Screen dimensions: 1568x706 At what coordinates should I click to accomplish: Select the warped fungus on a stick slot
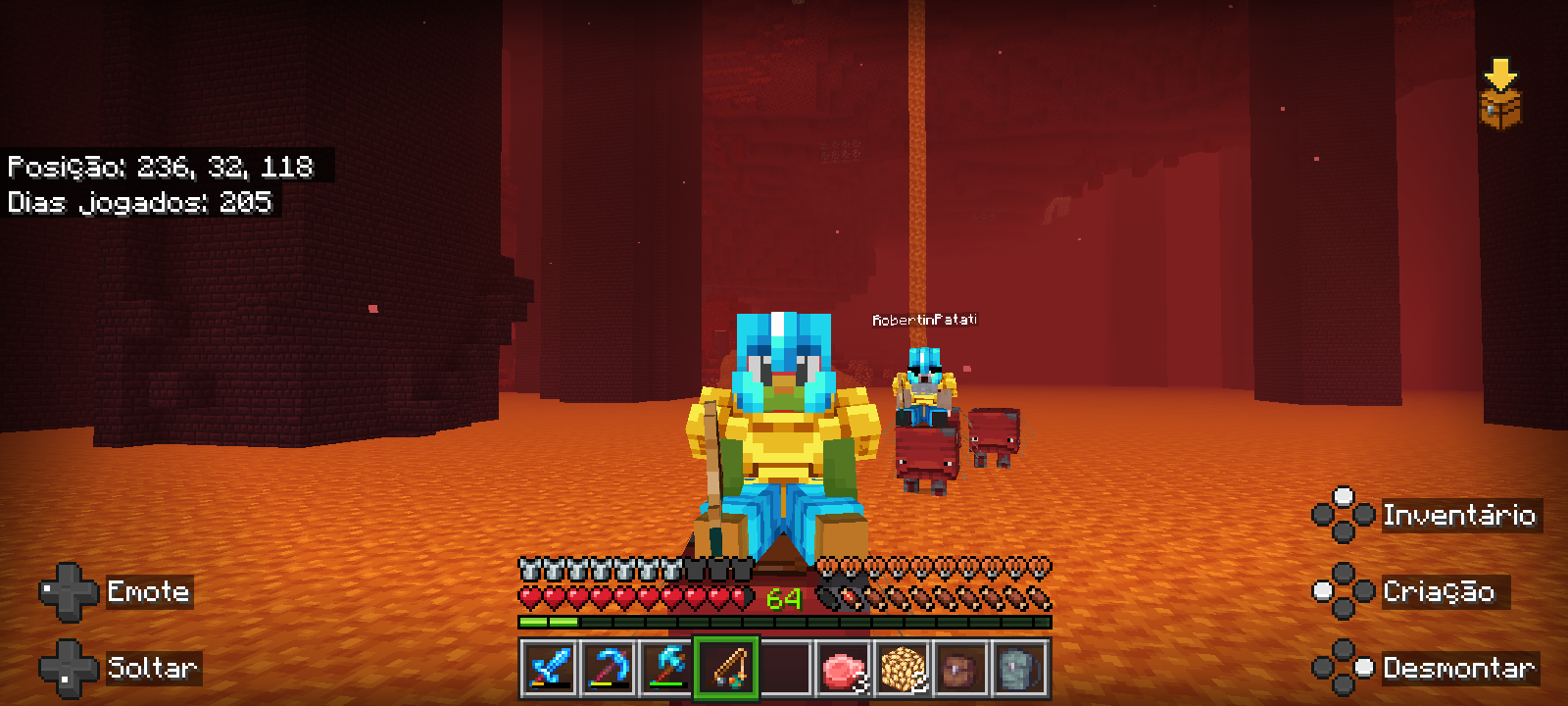pos(726,669)
